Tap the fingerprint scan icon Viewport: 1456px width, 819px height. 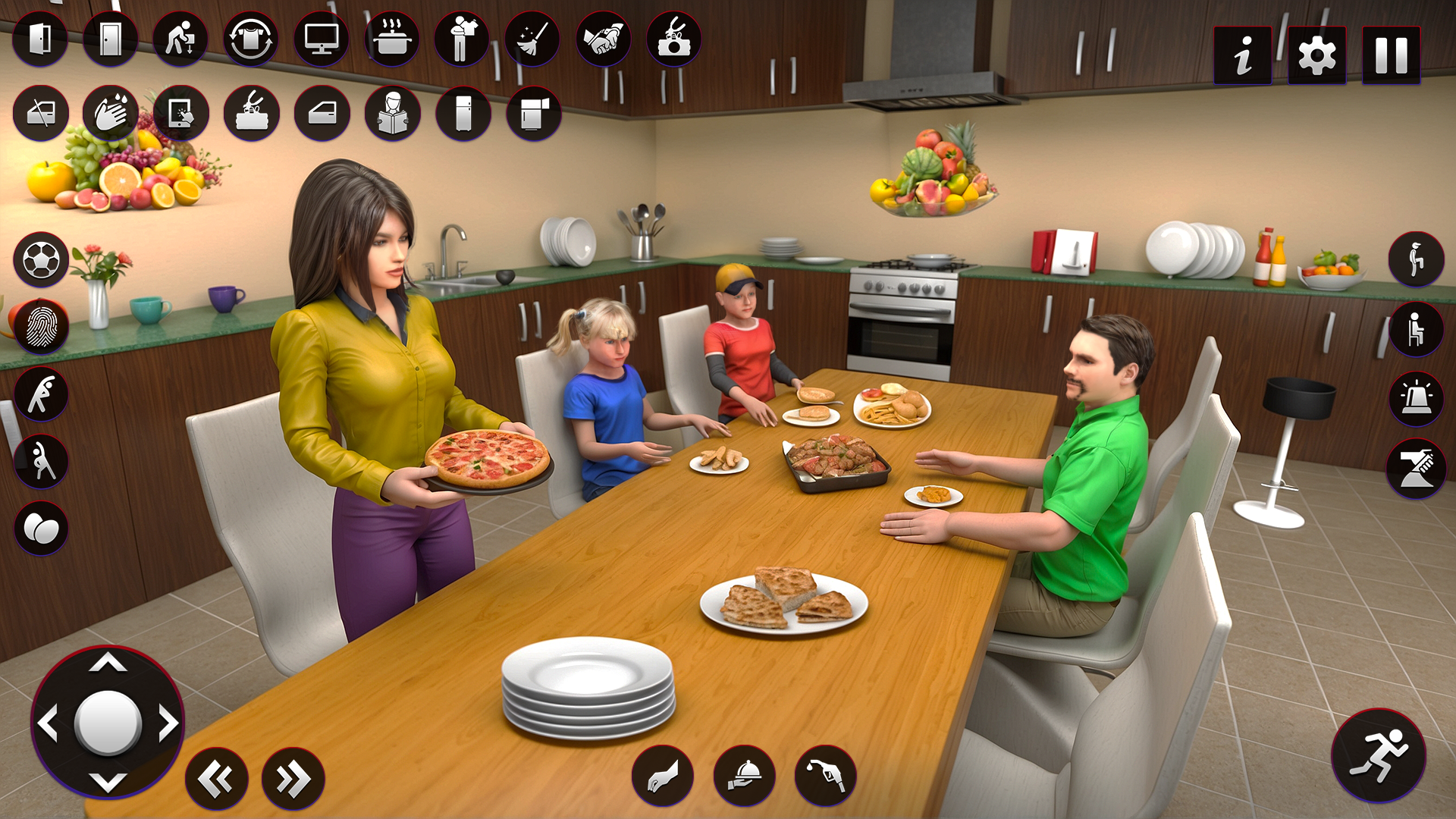click(42, 326)
